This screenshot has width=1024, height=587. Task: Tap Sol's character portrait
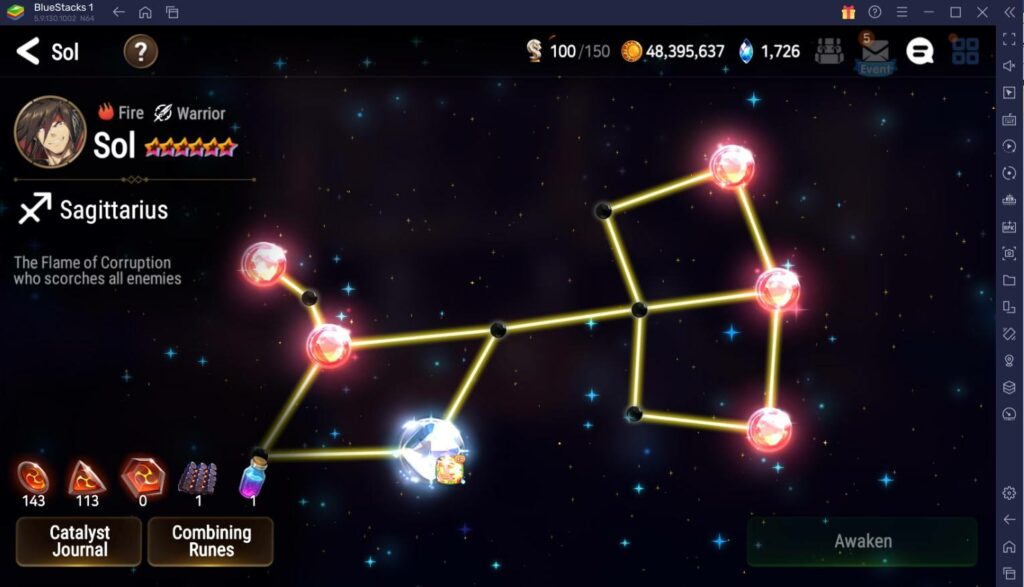coord(50,131)
